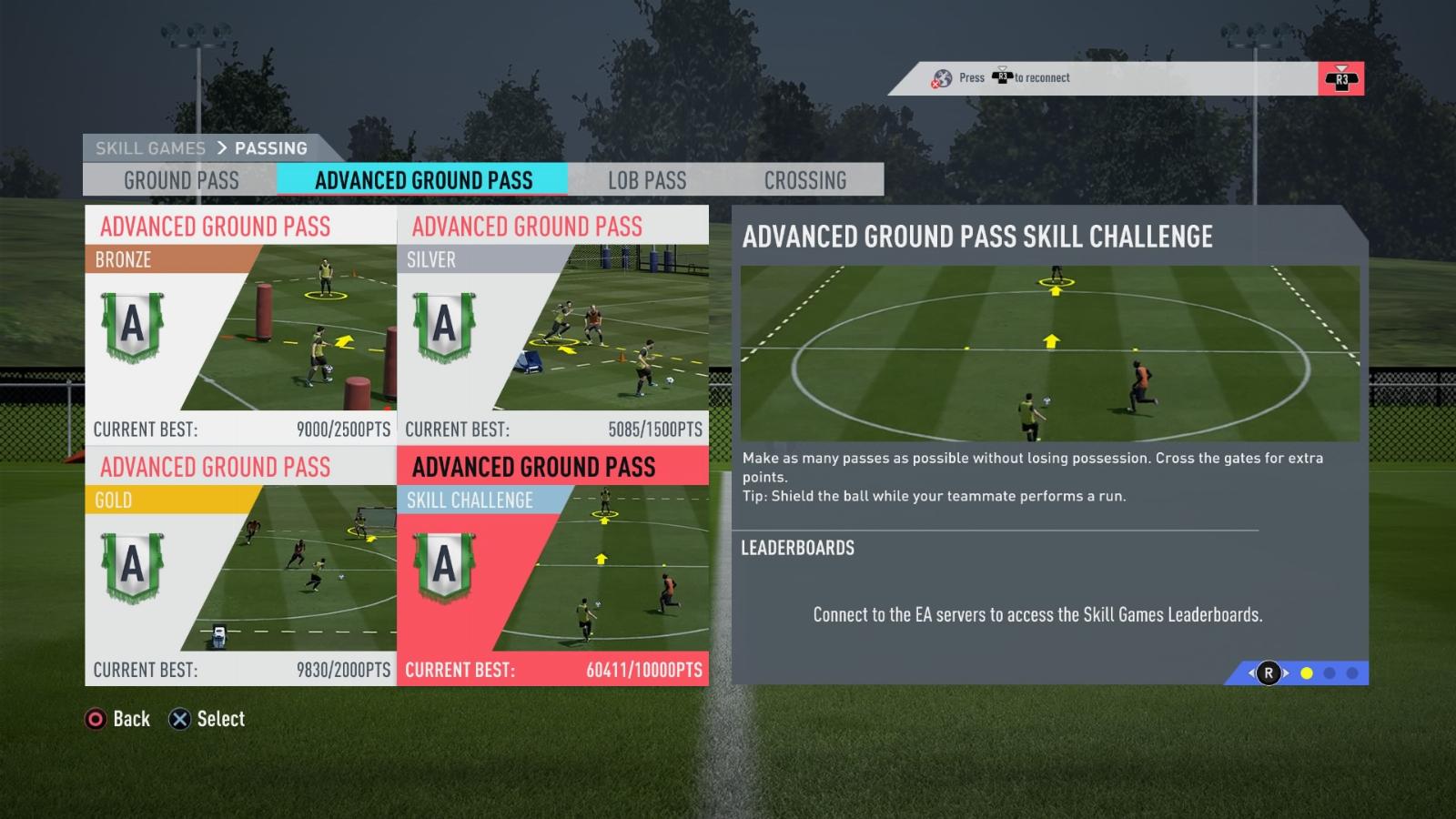This screenshot has height=819, width=1456.
Task: Choose the Bronze Advanced Ground Pass drill
Action: click(x=240, y=325)
